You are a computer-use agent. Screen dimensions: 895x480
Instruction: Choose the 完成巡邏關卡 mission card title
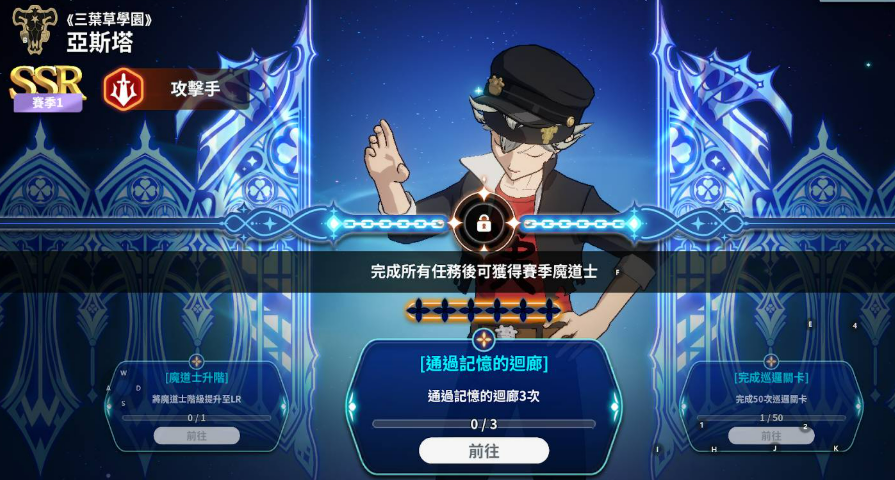pos(770,378)
